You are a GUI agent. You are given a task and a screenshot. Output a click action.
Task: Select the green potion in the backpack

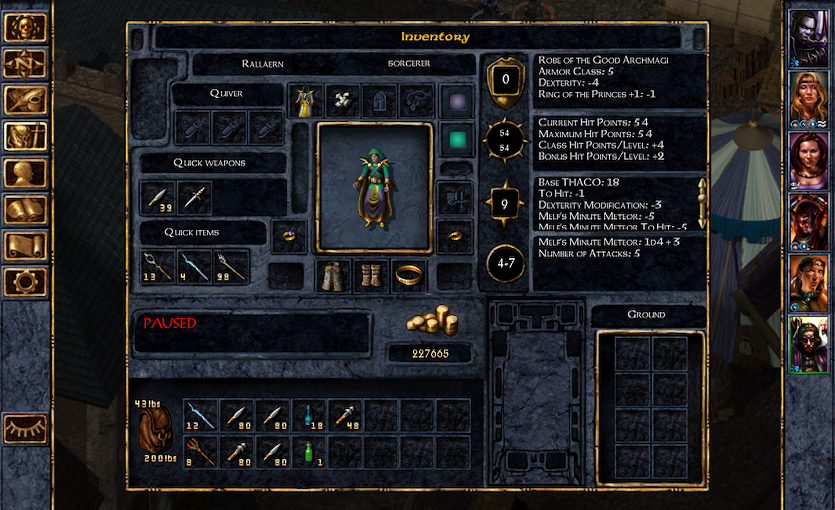pyautogui.click(x=310, y=452)
